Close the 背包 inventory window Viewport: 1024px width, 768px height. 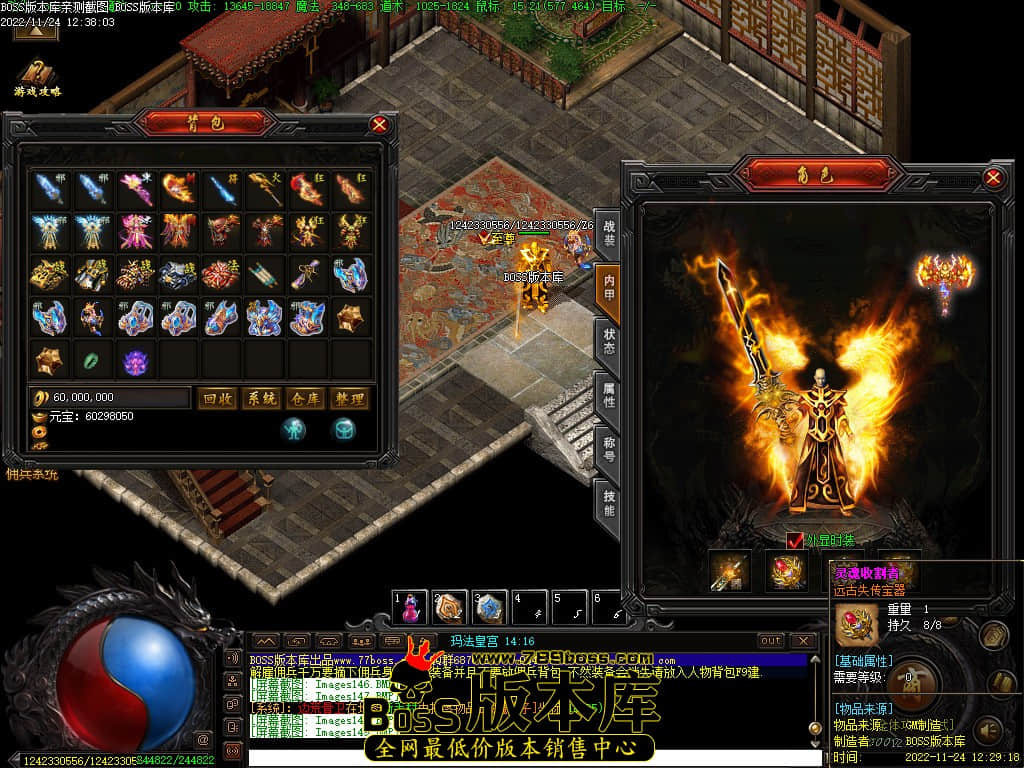click(x=379, y=125)
